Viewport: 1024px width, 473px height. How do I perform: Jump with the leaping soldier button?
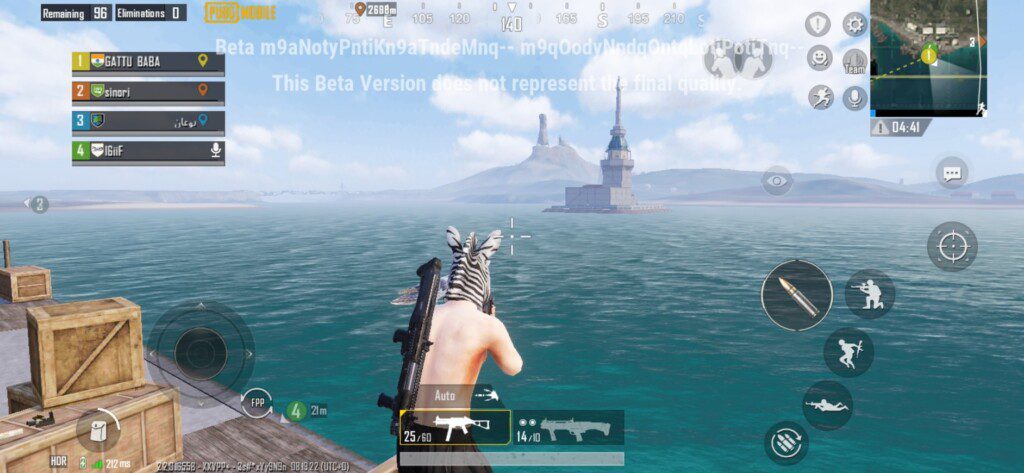pos(848,352)
